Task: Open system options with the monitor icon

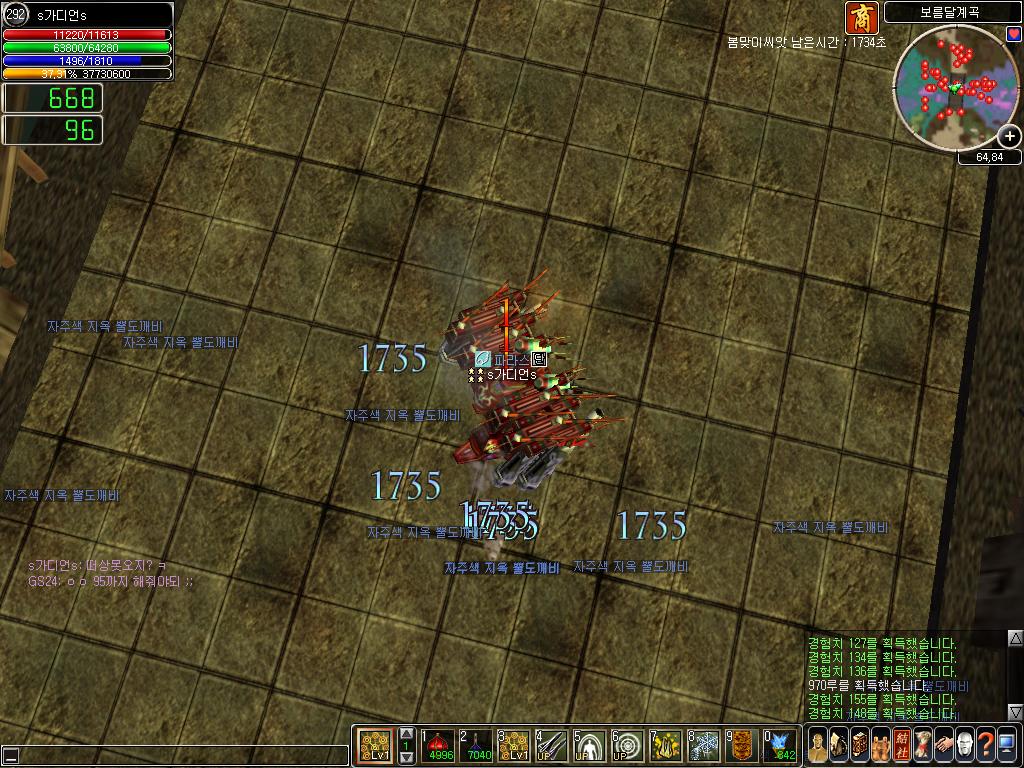Action: click(1007, 745)
